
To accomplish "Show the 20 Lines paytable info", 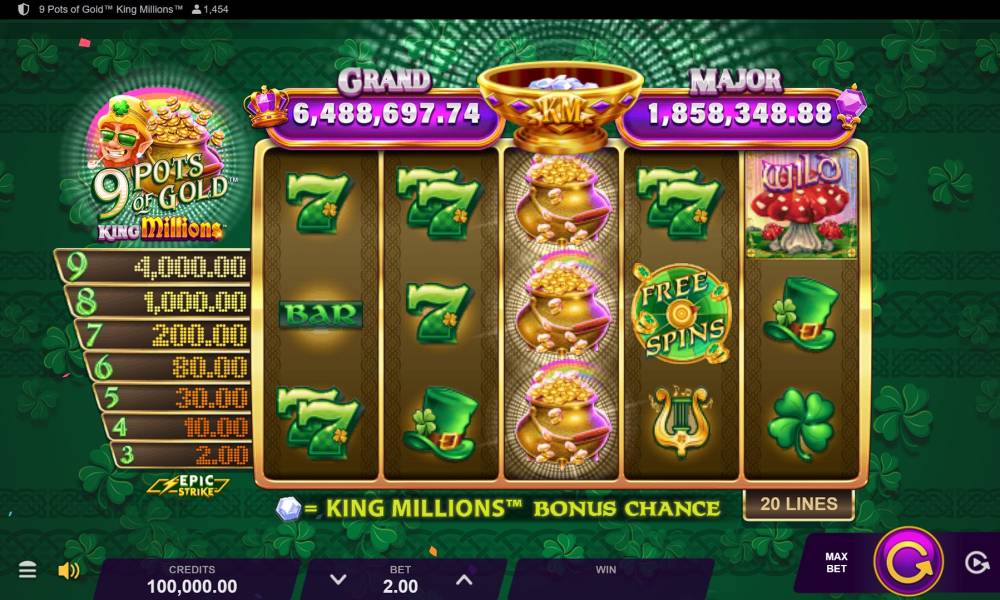I will click(x=798, y=504).
